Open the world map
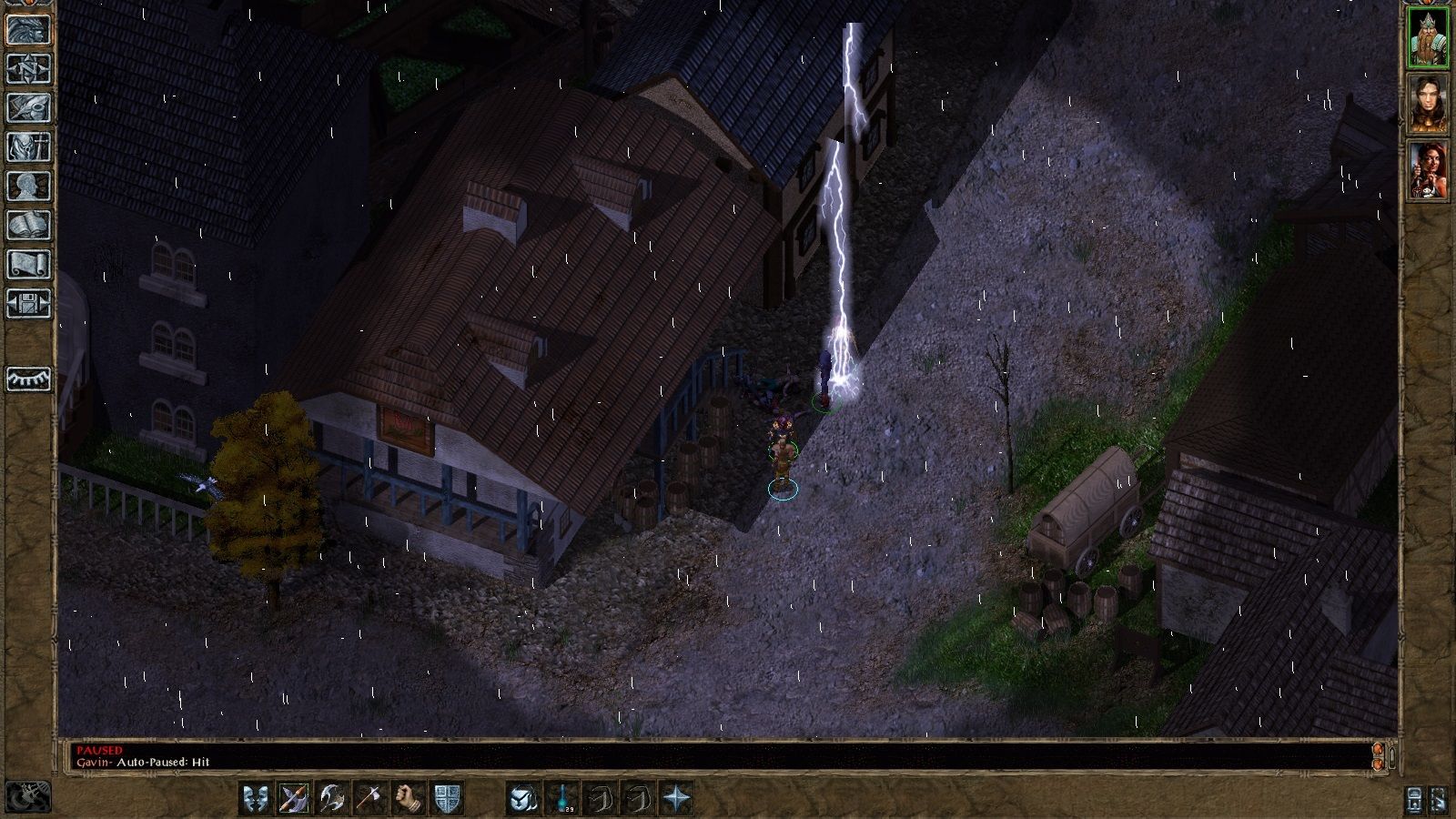This screenshot has width=1456, height=819. [x=29, y=70]
